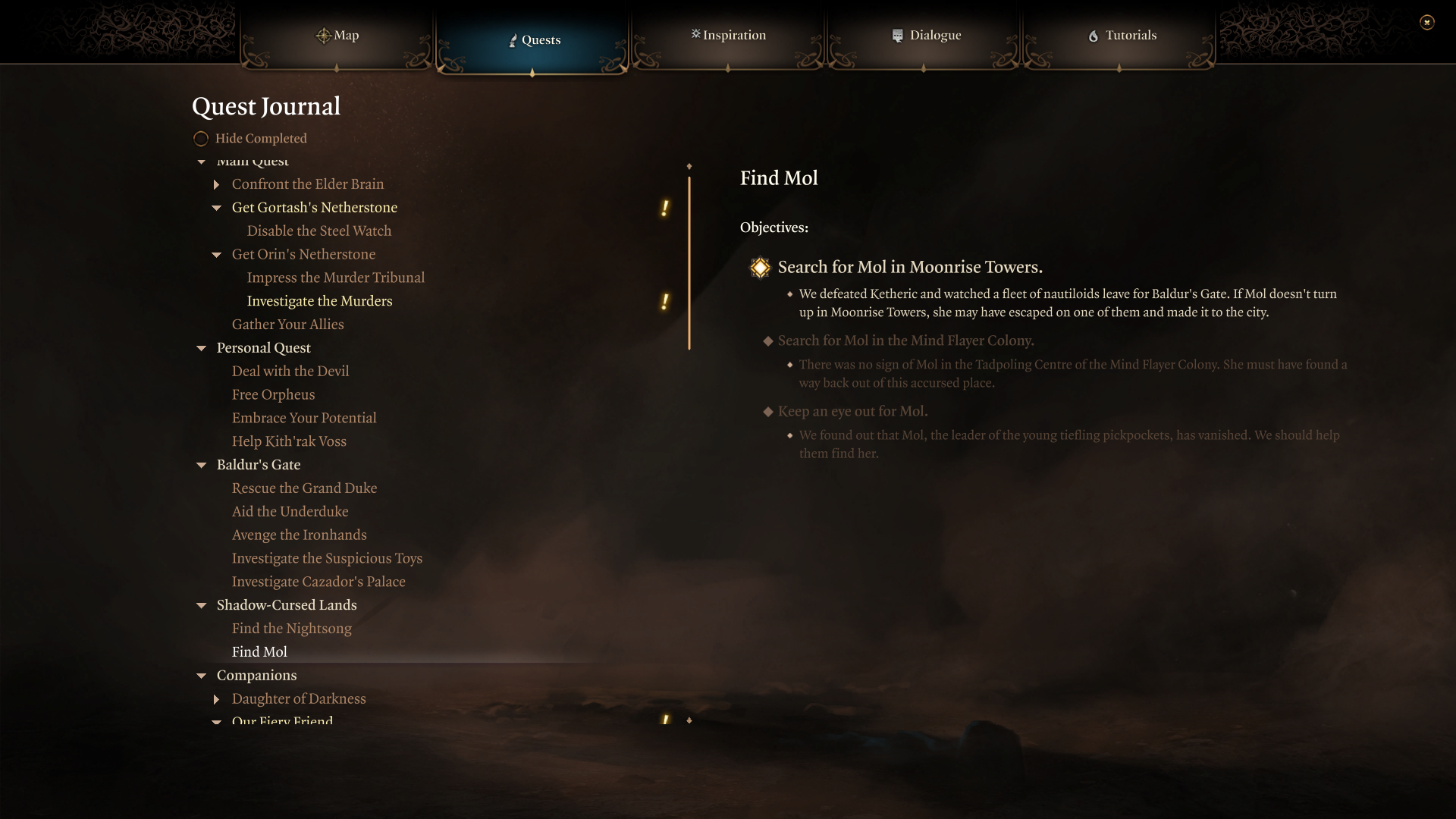Image resolution: width=1456 pixels, height=819 pixels.
Task: Expand Confront the Elder Brain quest
Action: (x=217, y=184)
